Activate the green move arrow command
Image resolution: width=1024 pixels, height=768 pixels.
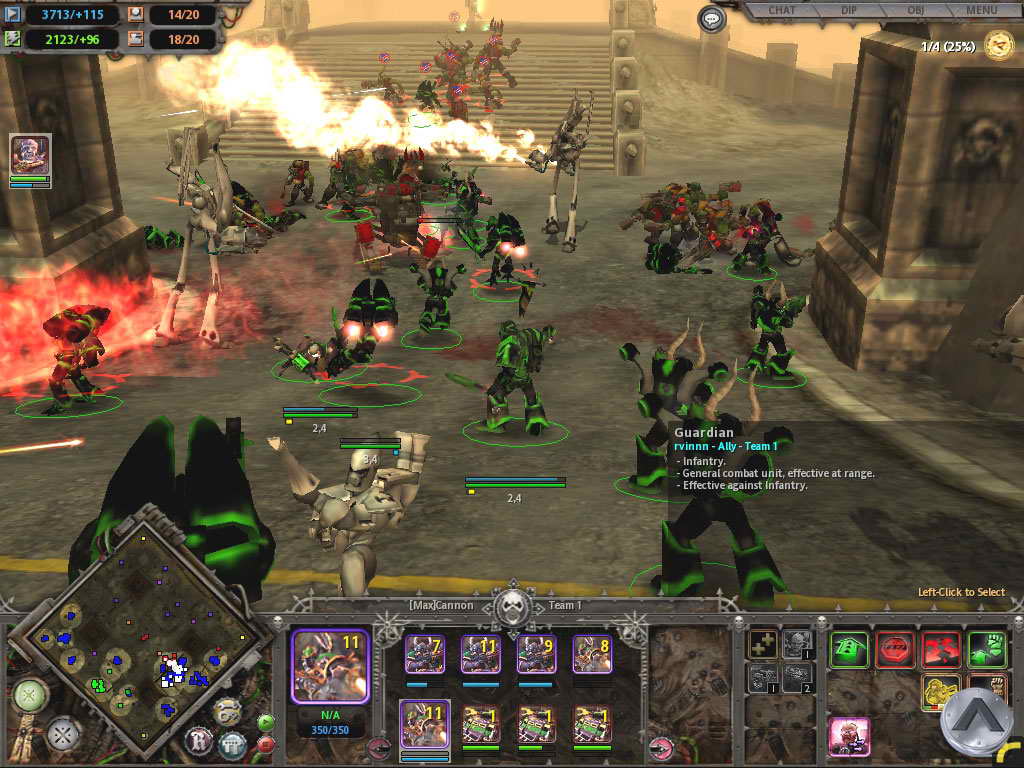coord(849,650)
